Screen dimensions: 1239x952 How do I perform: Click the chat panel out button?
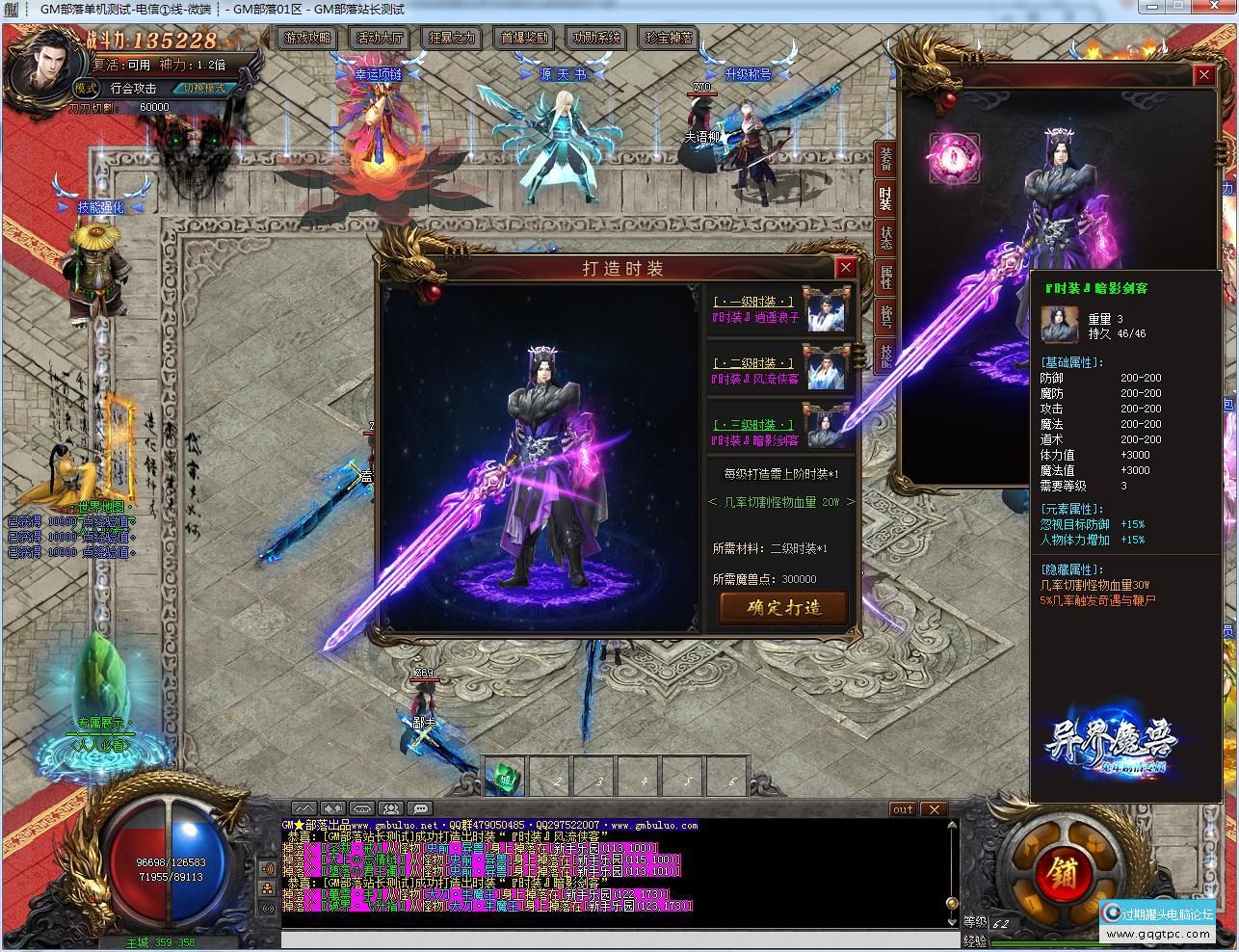point(902,809)
